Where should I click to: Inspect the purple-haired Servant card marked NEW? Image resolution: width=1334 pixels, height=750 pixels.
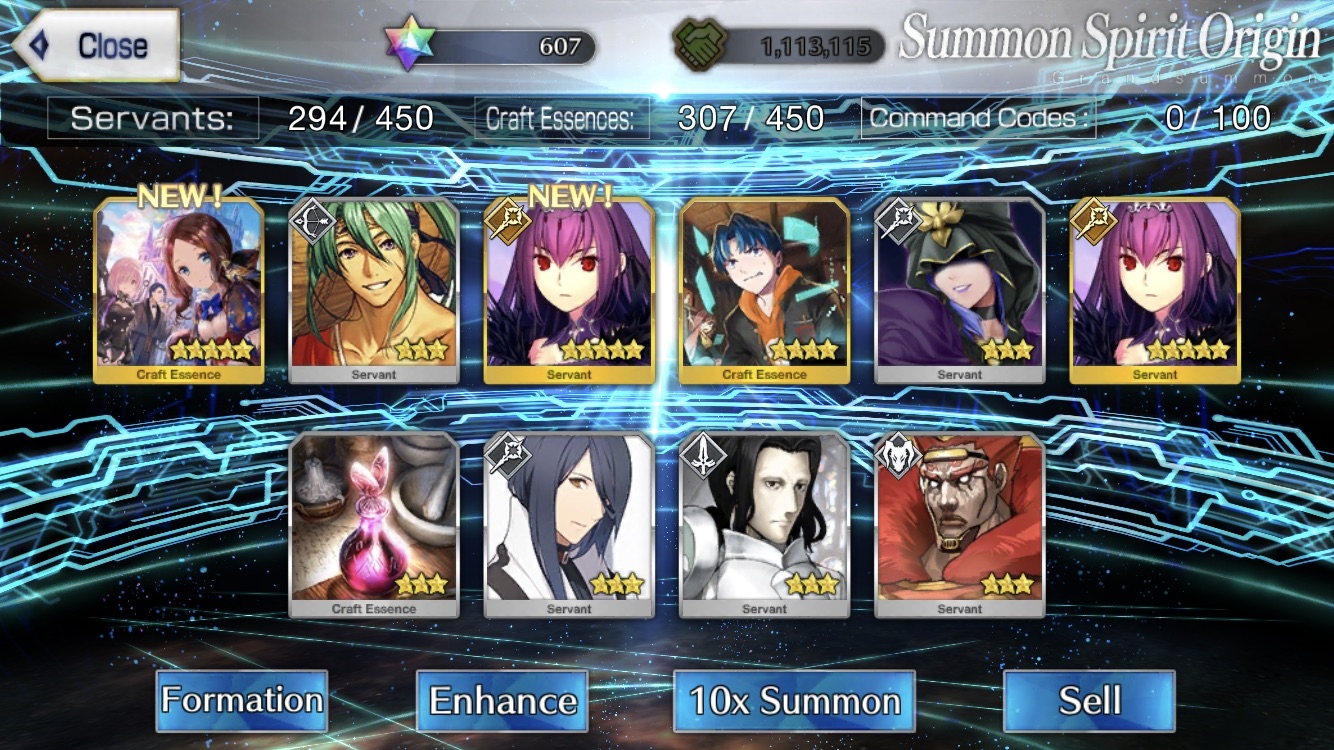tap(569, 290)
